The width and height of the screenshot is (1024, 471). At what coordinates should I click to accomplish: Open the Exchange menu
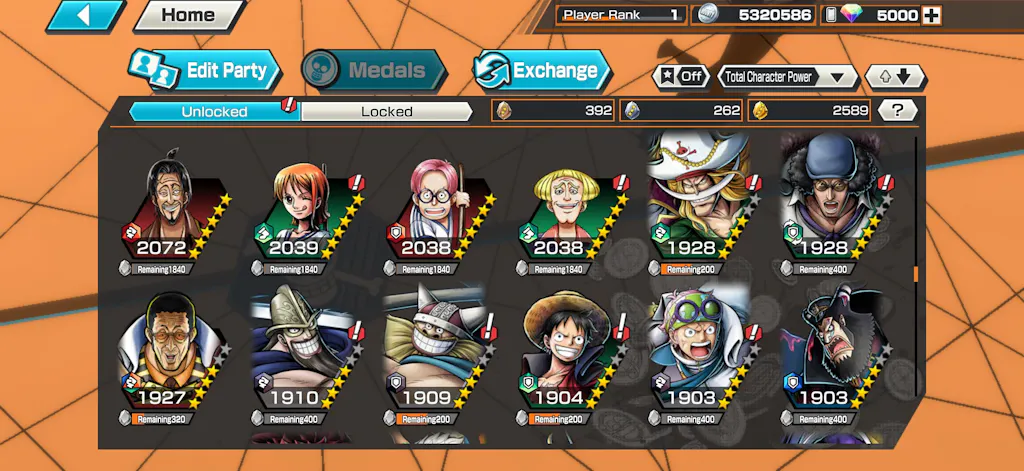[541, 70]
